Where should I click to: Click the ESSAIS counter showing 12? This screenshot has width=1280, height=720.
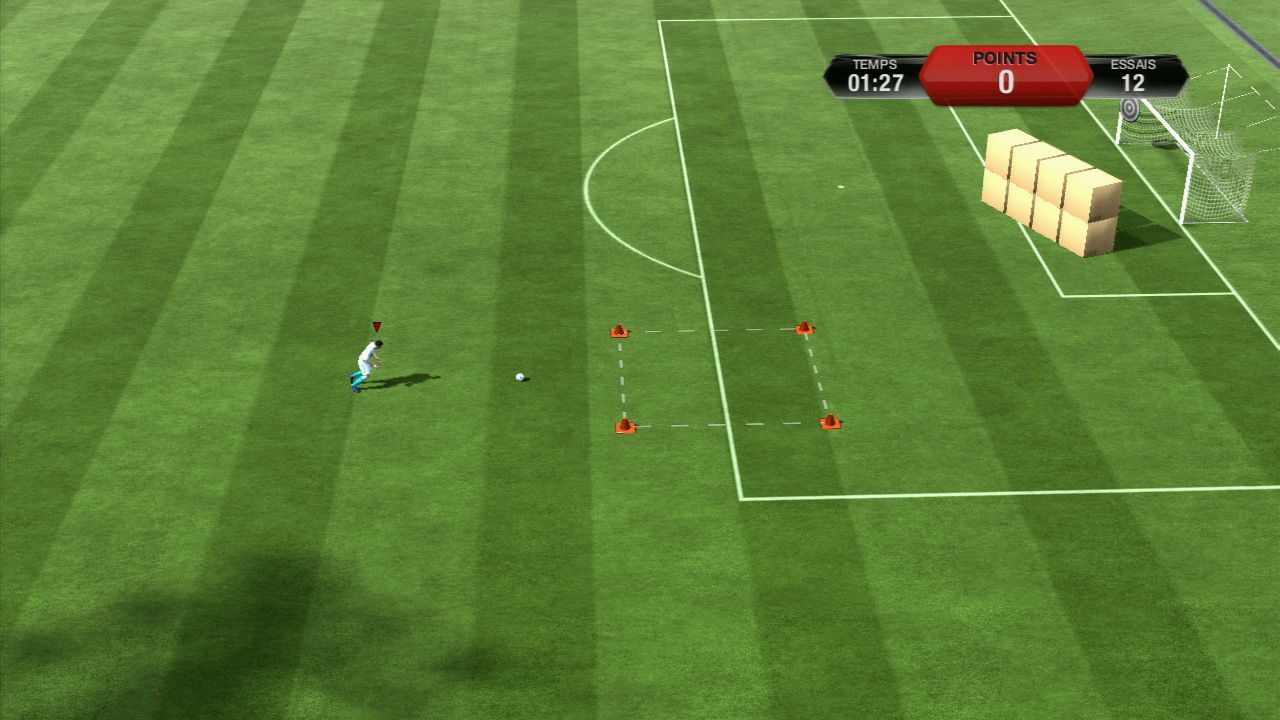(1134, 84)
